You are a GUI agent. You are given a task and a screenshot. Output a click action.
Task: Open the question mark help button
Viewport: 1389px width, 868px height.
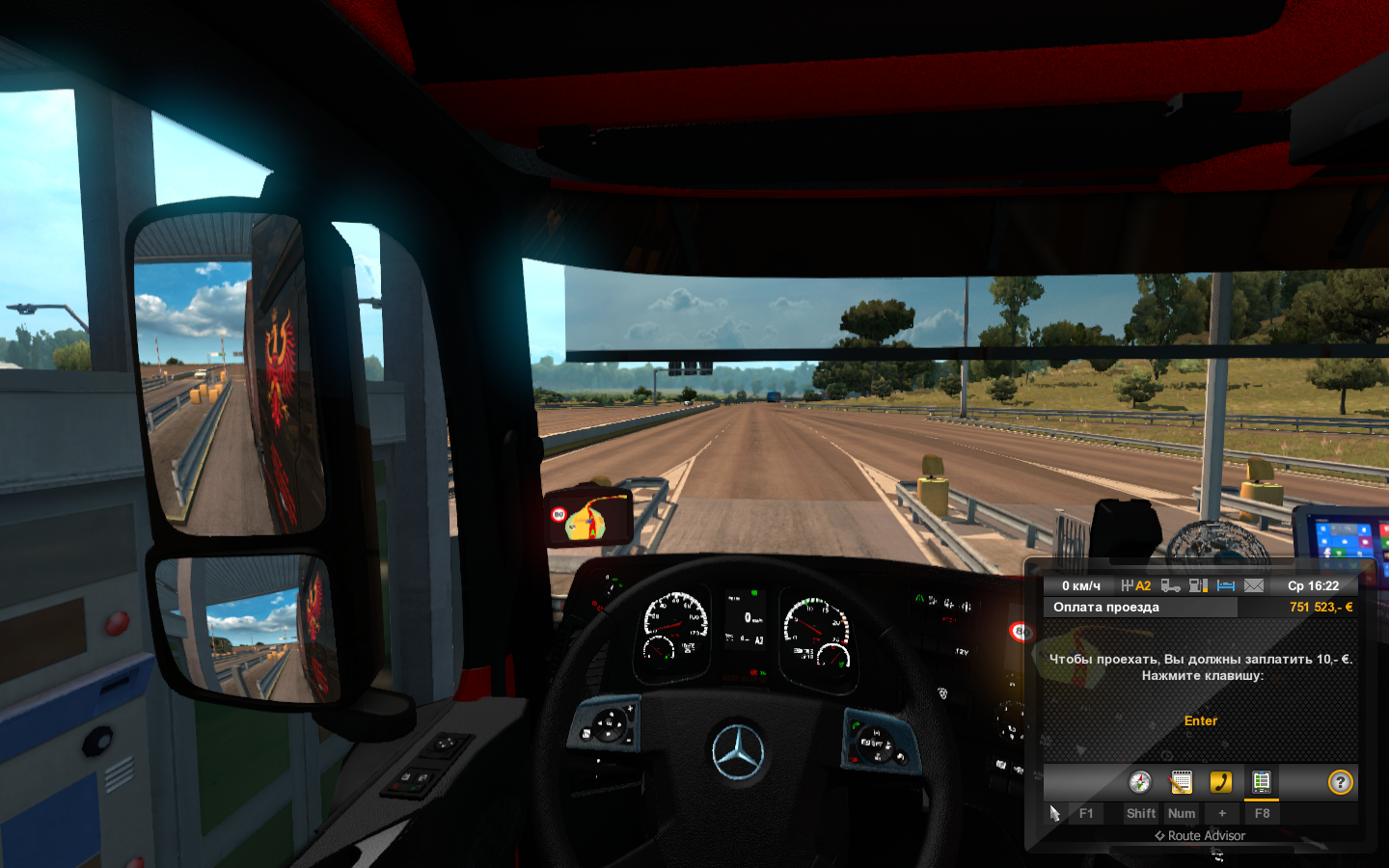coord(1340,782)
